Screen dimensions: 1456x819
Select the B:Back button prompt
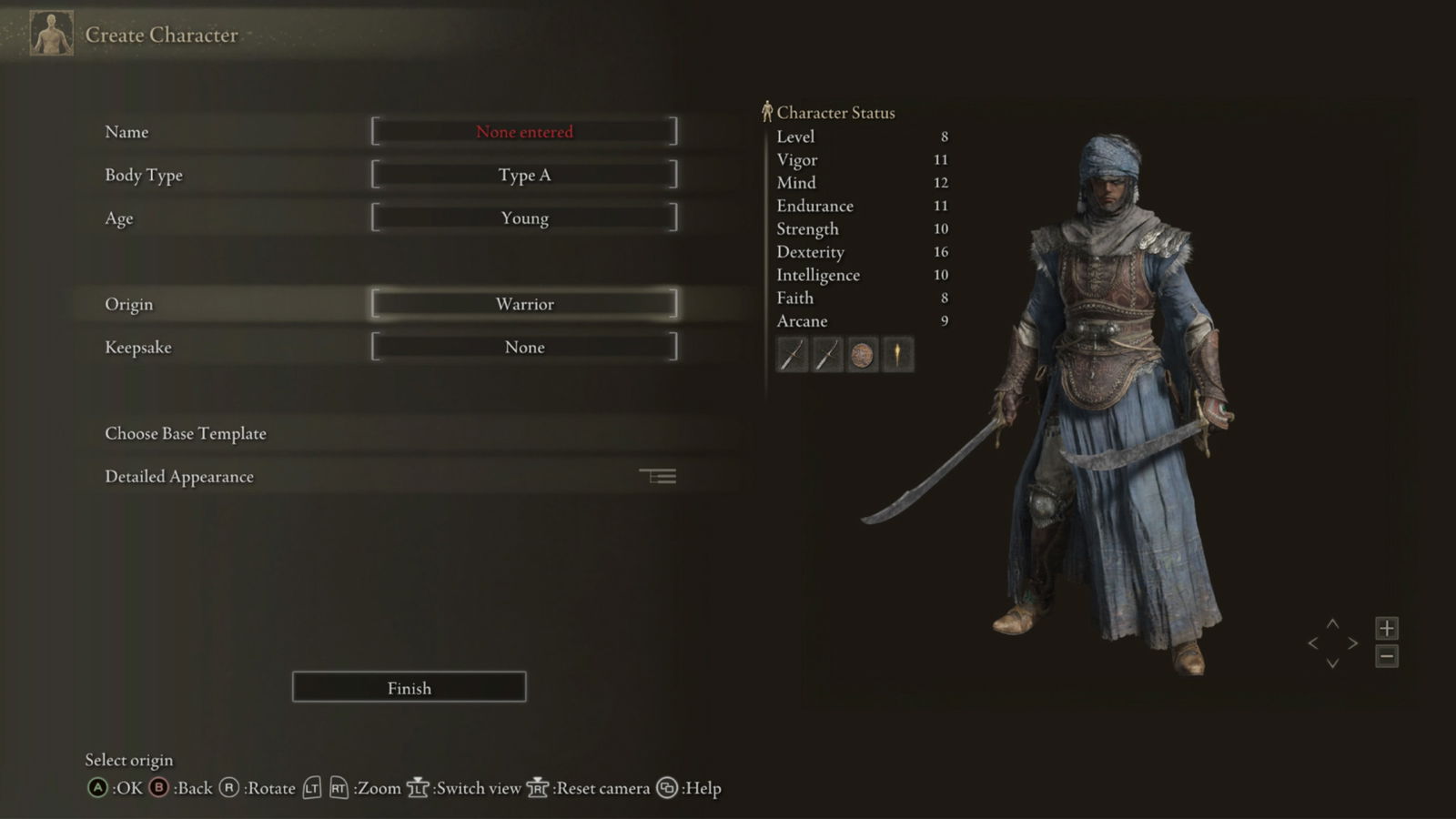(x=159, y=788)
